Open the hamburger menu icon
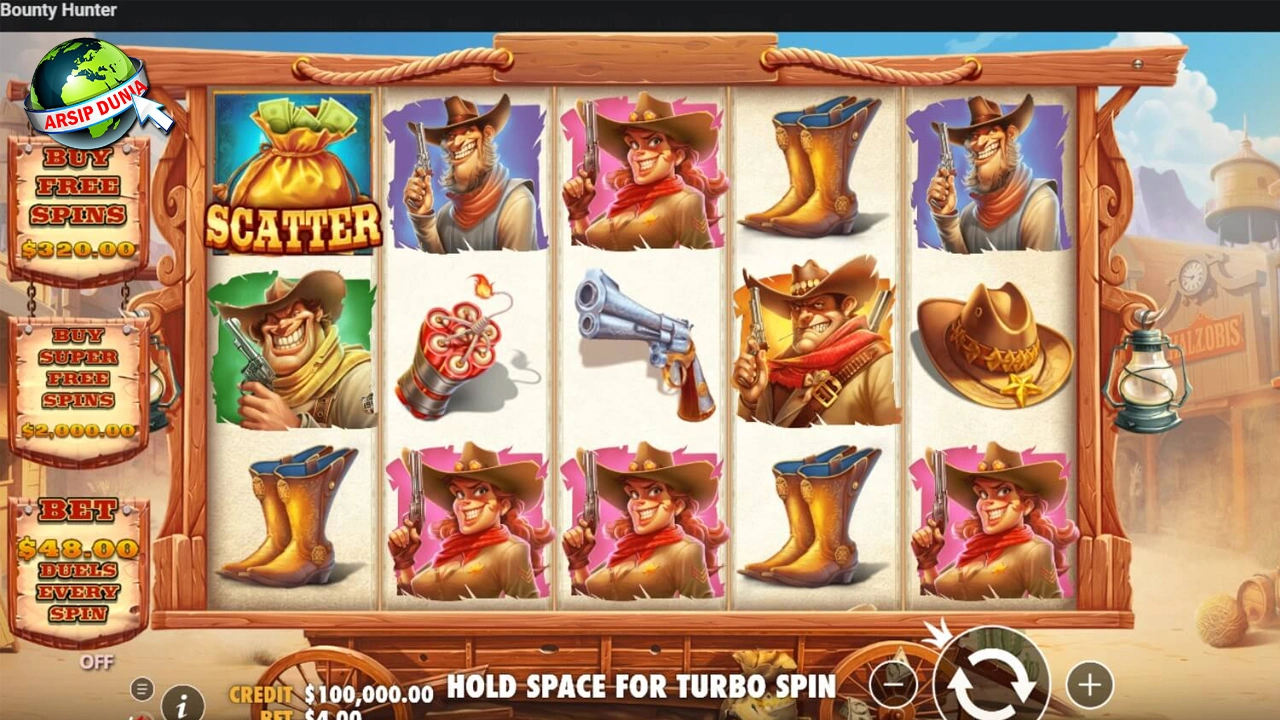 click(140, 689)
